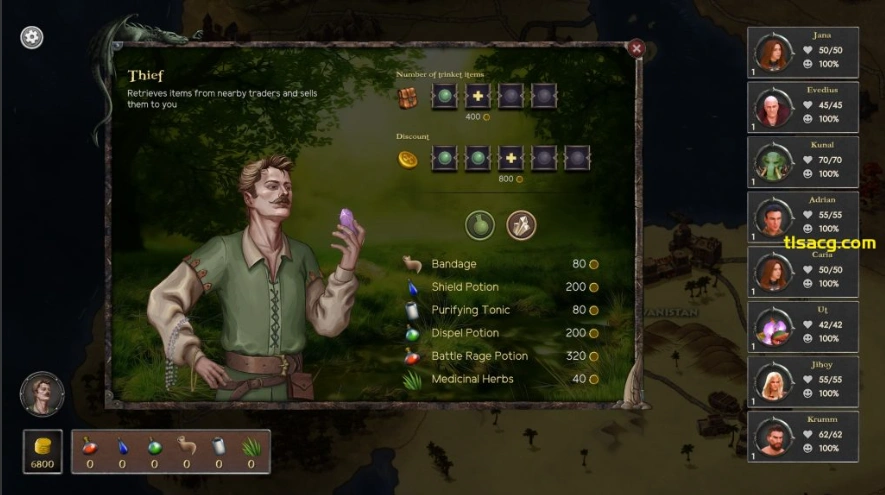Close the Thief shop window

636,47
